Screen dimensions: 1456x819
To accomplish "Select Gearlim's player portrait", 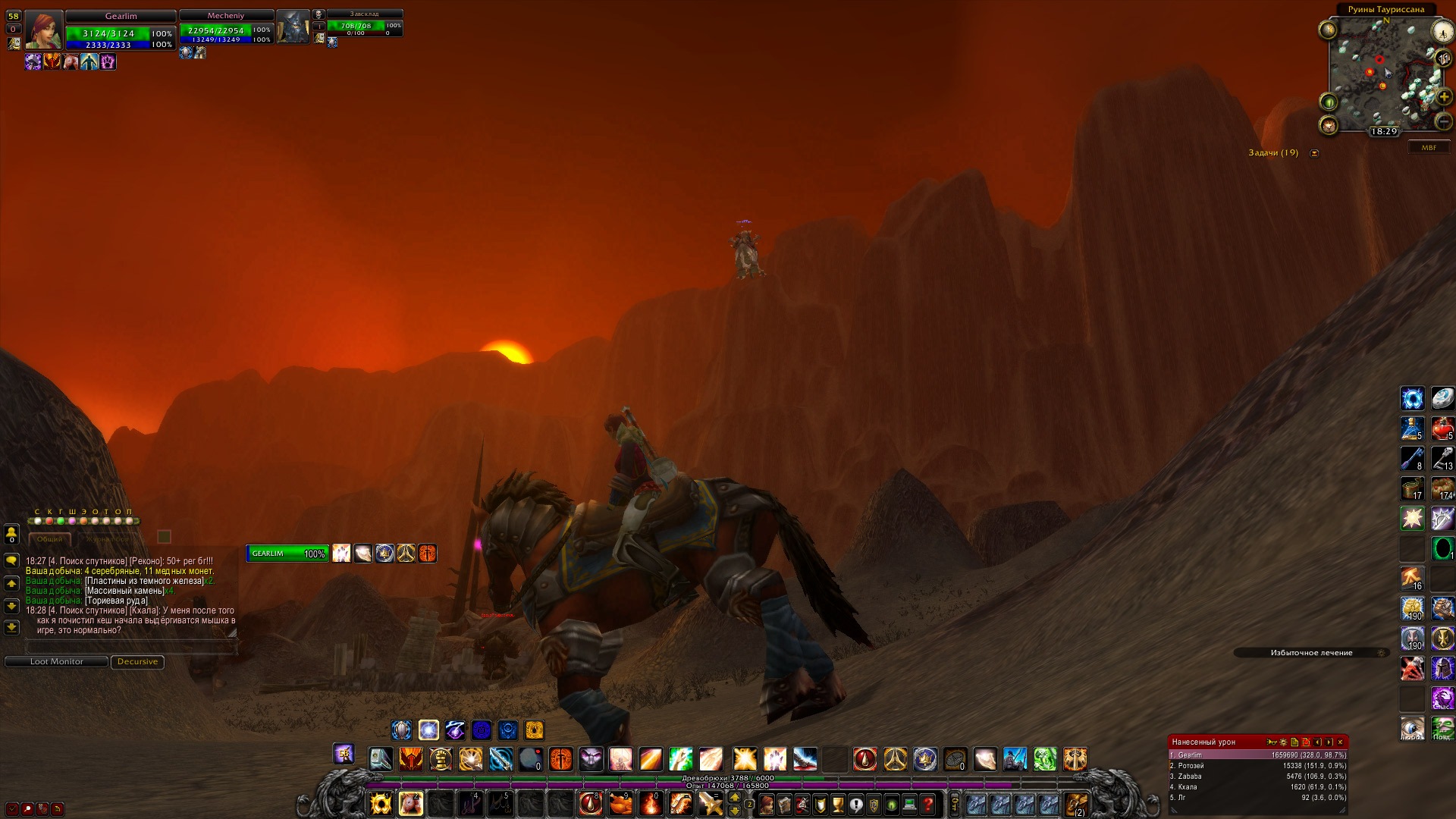I will [44, 31].
